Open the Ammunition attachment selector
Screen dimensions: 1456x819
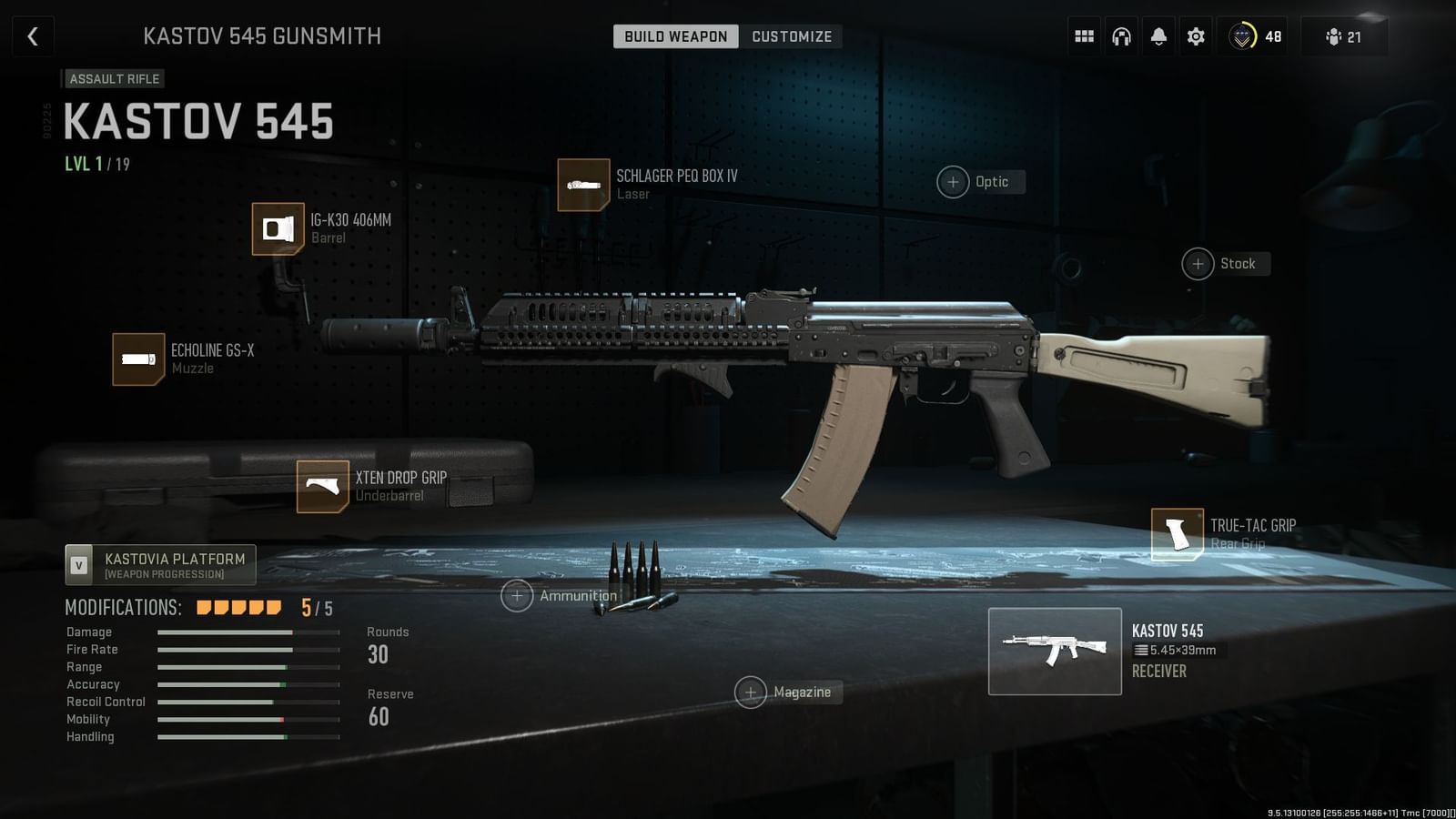[517, 595]
